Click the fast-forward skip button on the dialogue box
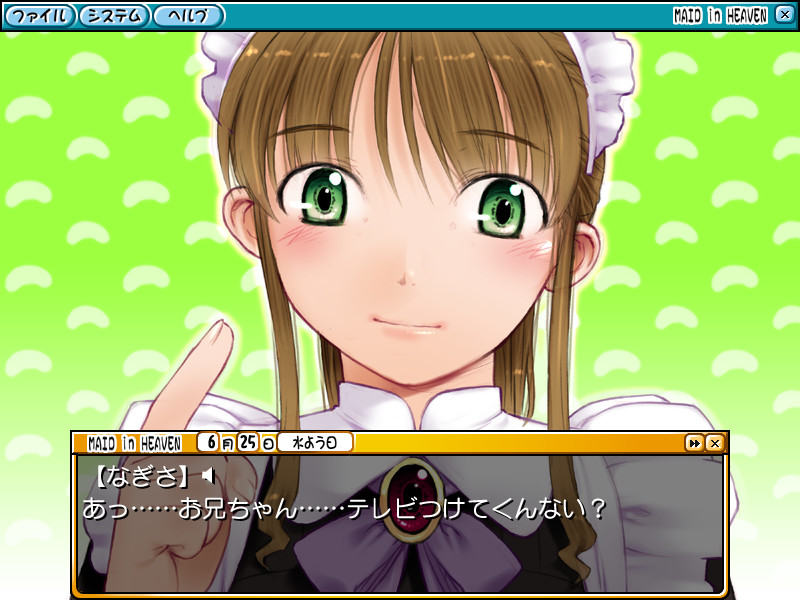Image resolution: width=800 pixels, height=600 pixels. 694,442
